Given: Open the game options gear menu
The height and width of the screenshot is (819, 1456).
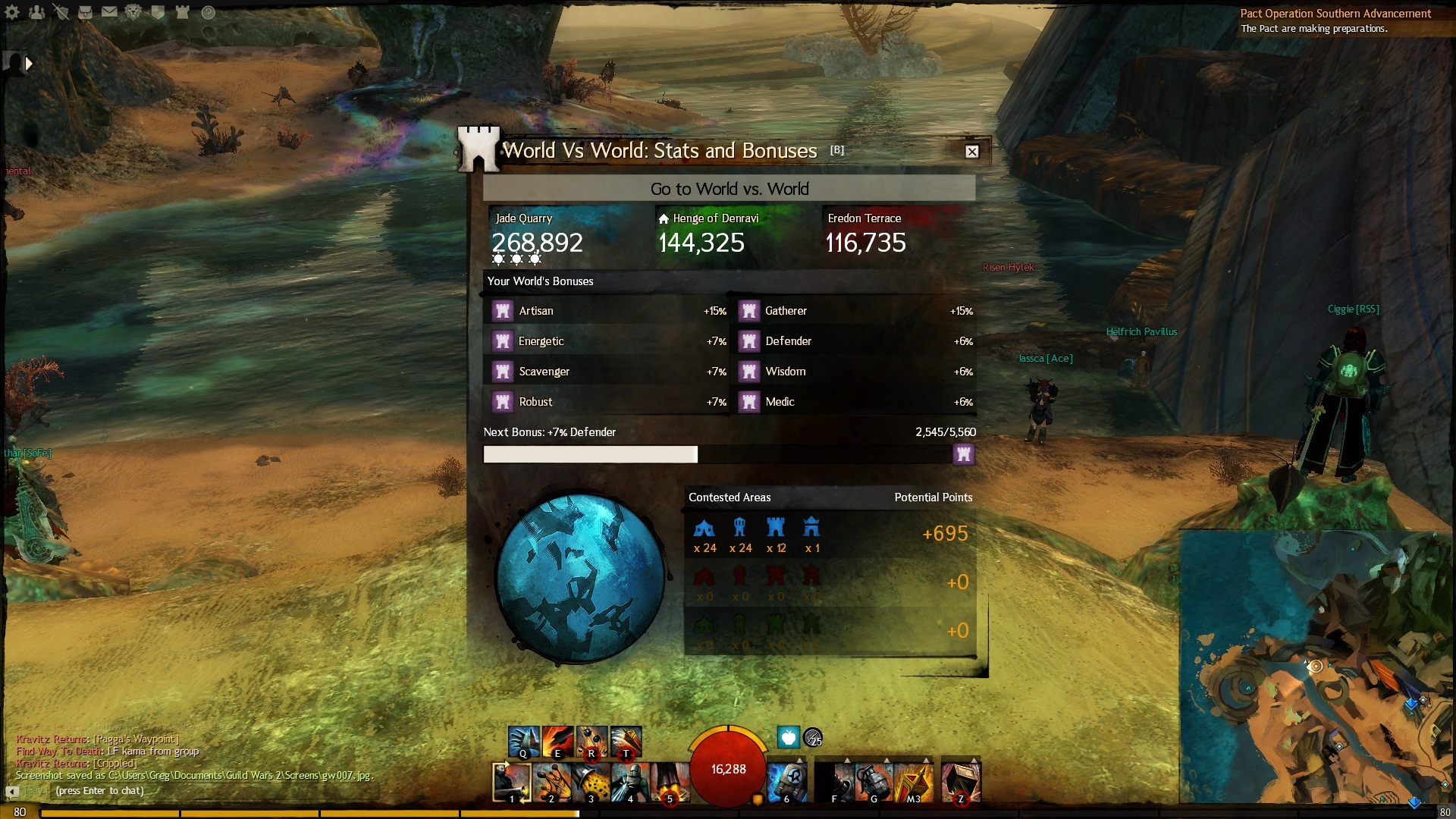Looking at the screenshot, I should pyautogui.click(x=12, y=12).
